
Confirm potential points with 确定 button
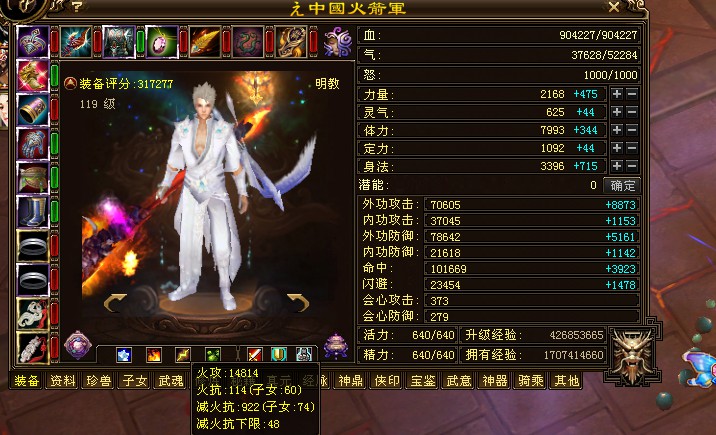624,185
